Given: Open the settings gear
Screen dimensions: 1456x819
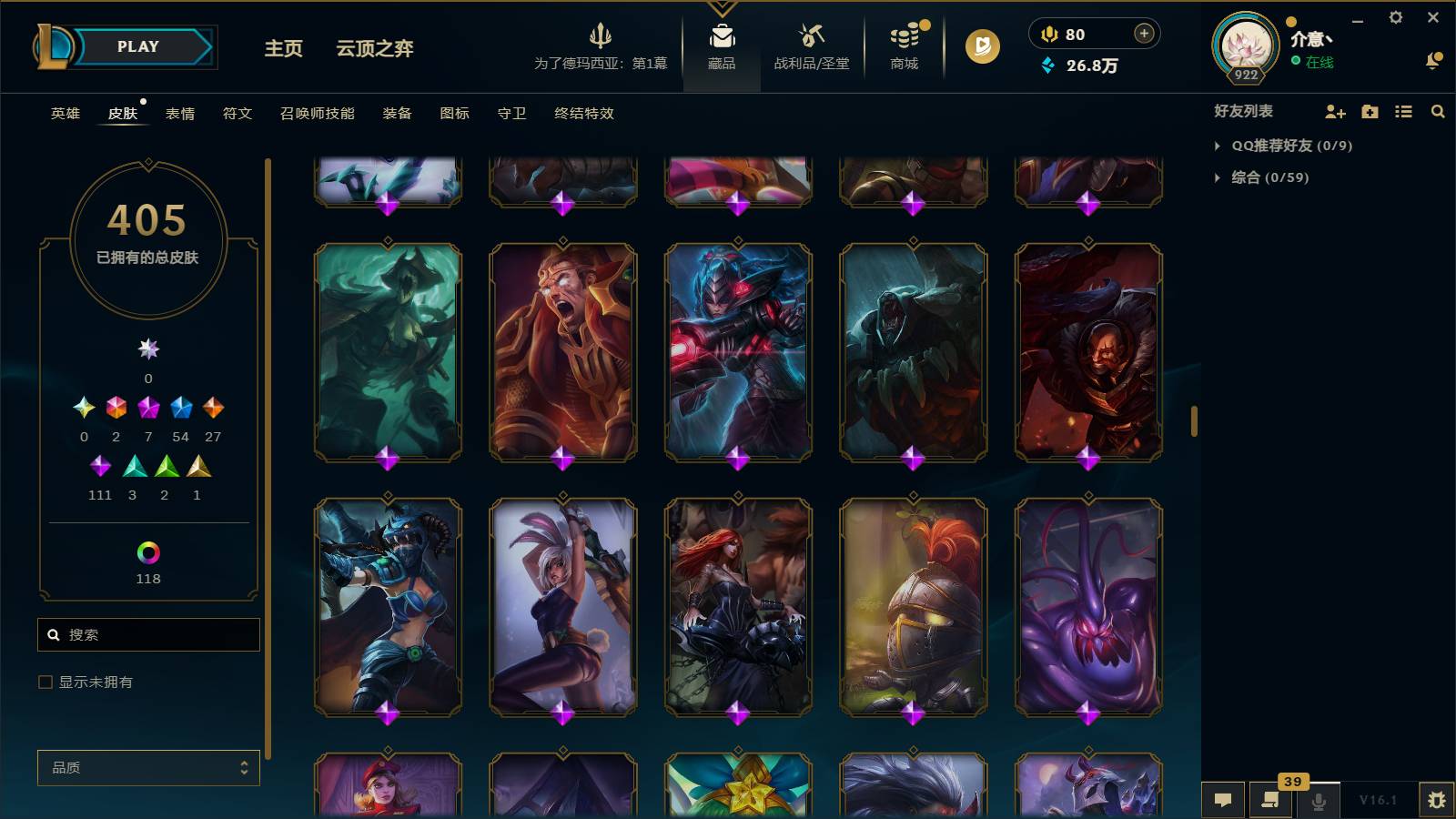Looking at the screenshot, I should click(1396, 17).
